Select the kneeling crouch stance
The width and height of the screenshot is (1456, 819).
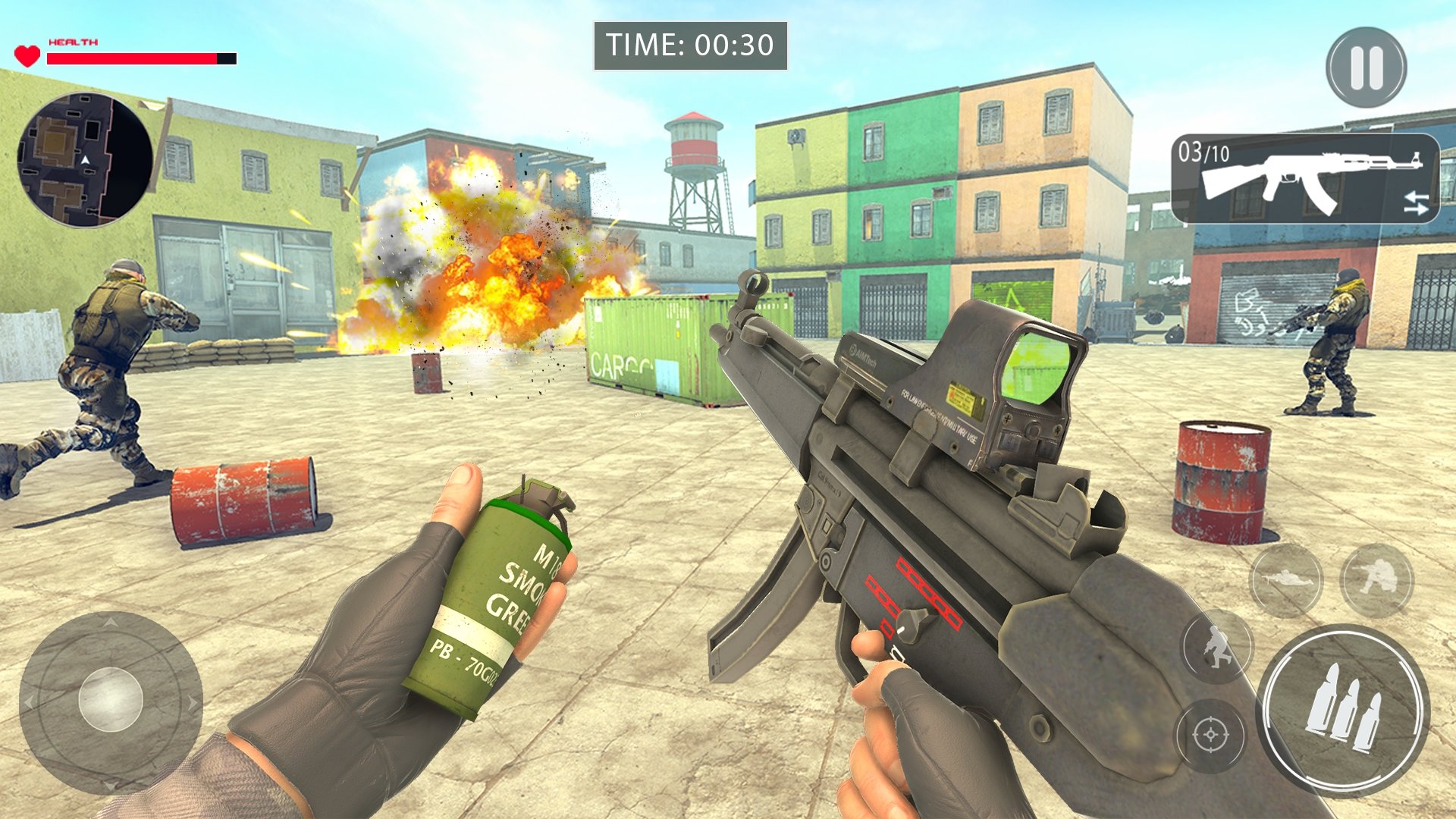point(1376,580)
